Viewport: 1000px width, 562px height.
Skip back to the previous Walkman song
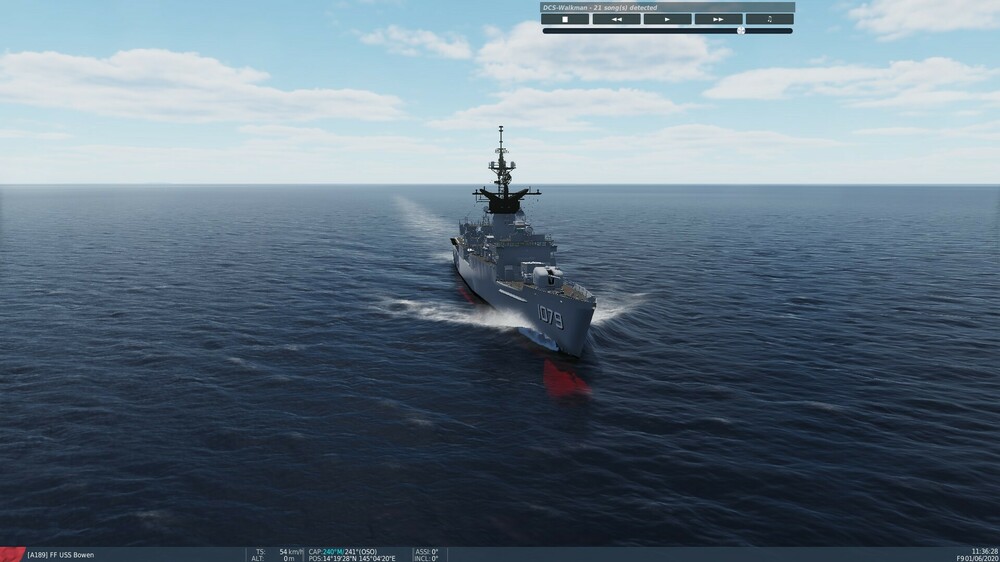tap(616, 19)
